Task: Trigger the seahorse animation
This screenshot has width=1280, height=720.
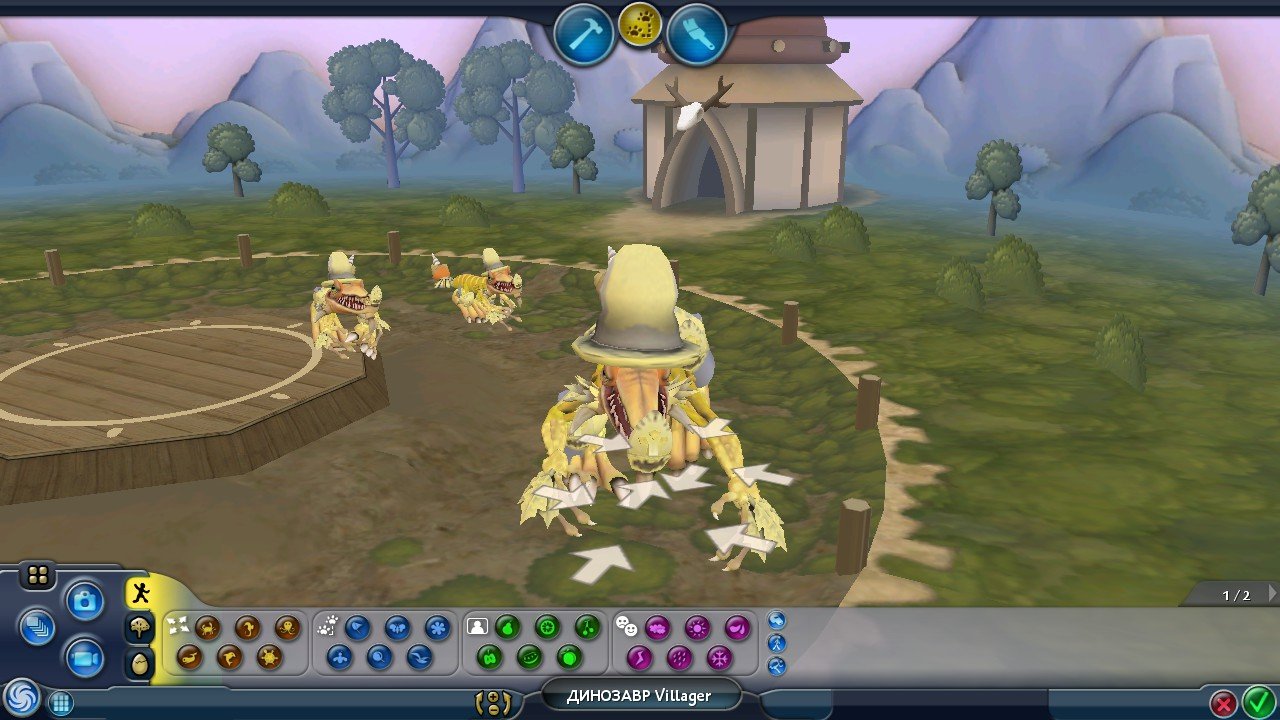Action: tap(248, 627)
